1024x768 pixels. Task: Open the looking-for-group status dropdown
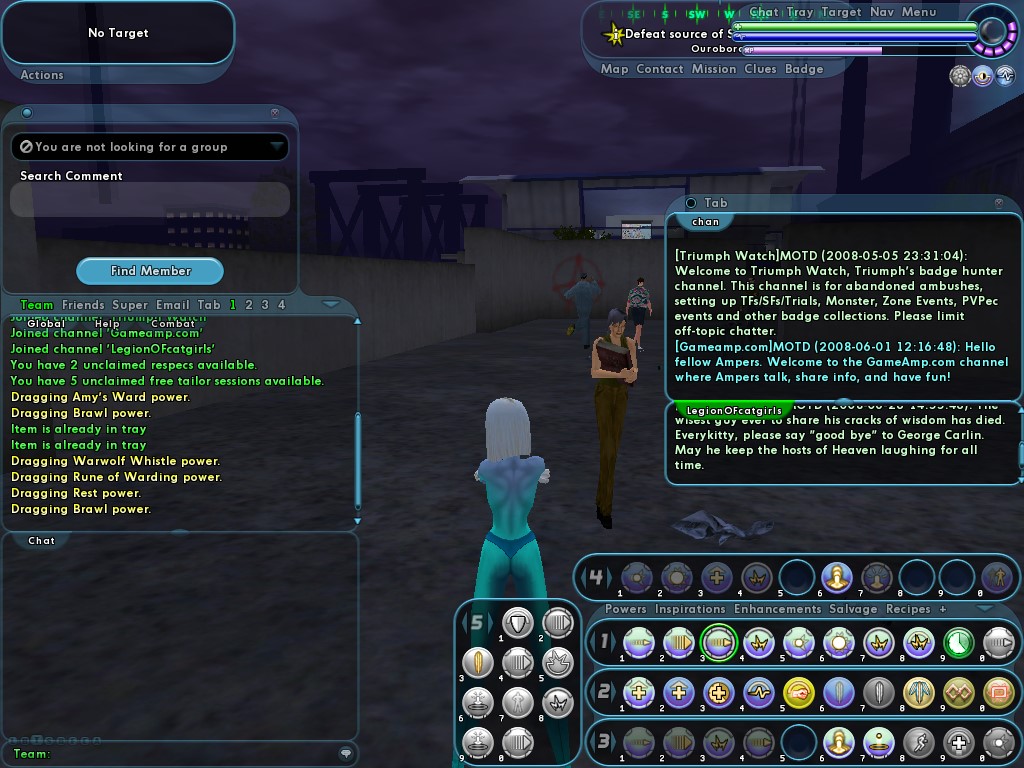(277, 147)
